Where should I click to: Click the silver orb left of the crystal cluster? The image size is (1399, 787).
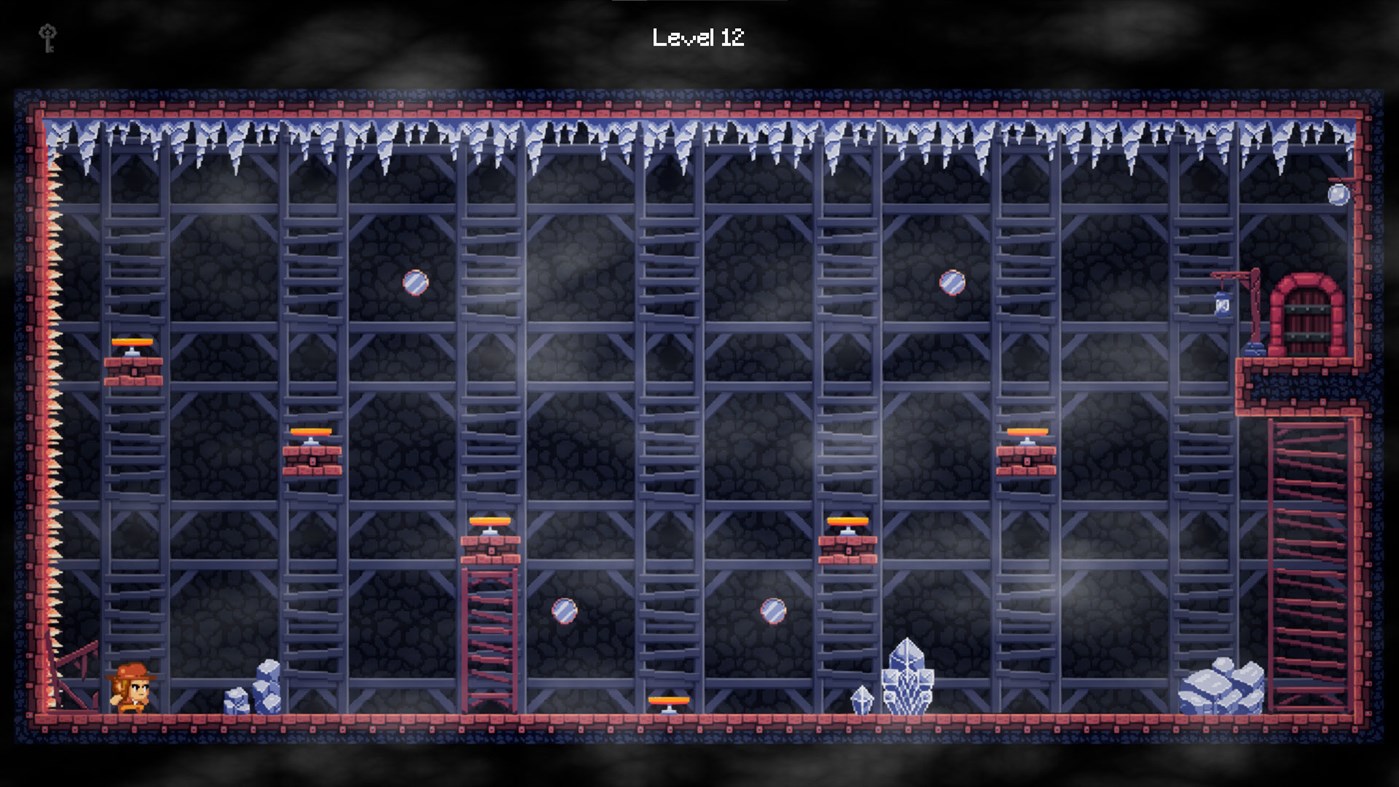[x=773, y=610]
